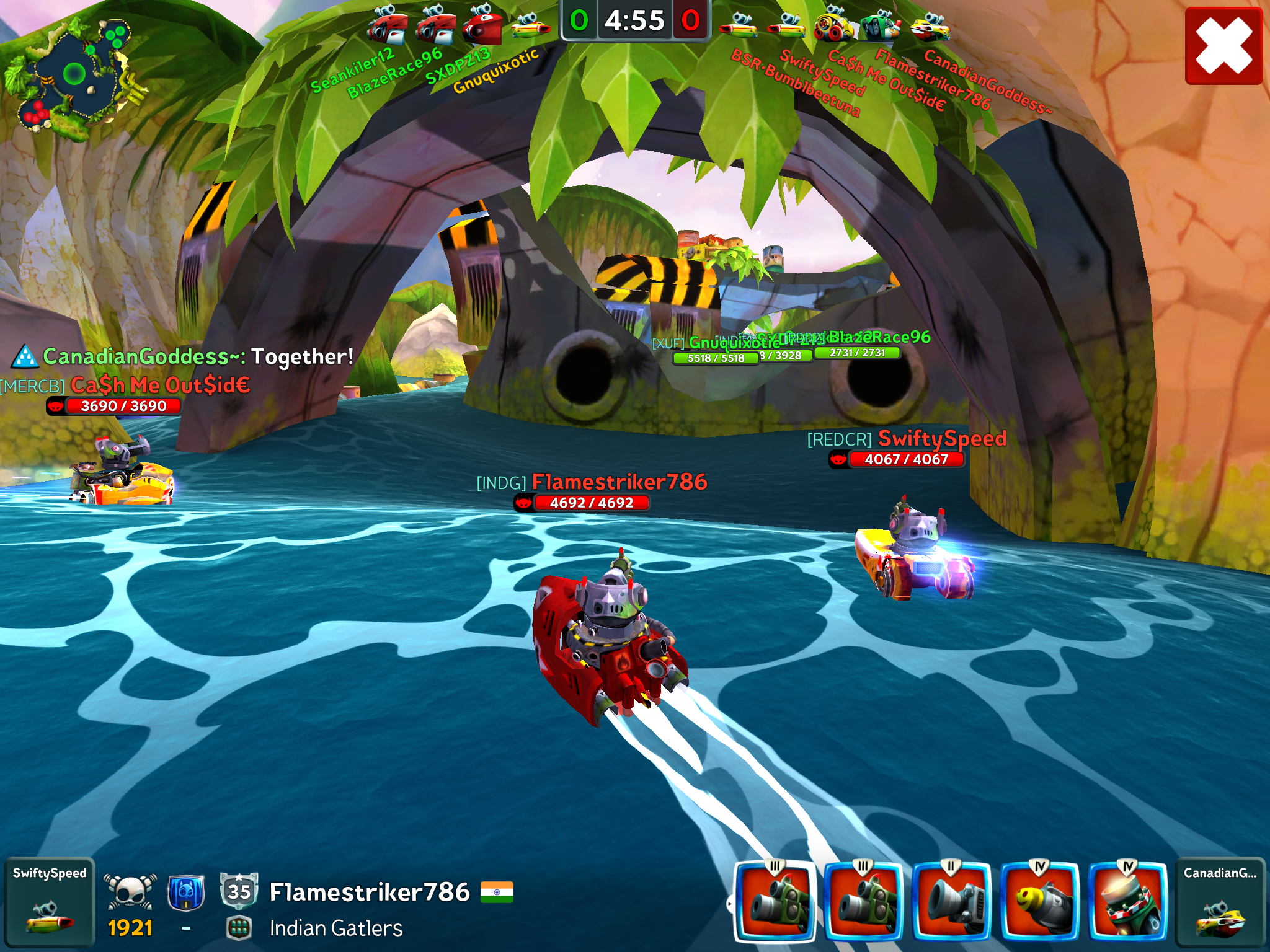Open the Indian Gatlers guild badge
Viewport: 1270px width, 952px height.
point(239,928)
